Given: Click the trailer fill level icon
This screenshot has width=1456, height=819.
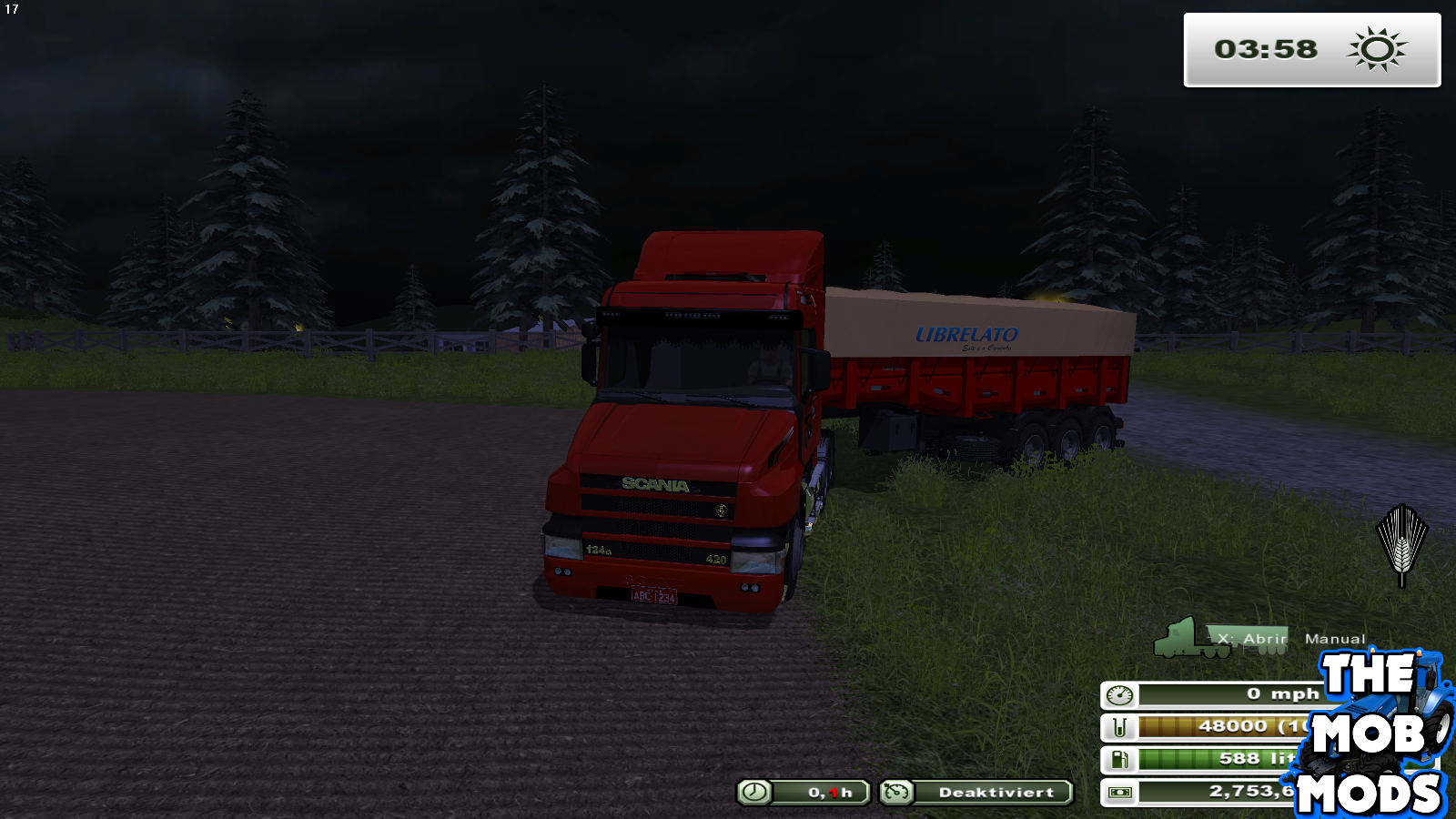Looking at the screenshot, I should coord(1121,725).
